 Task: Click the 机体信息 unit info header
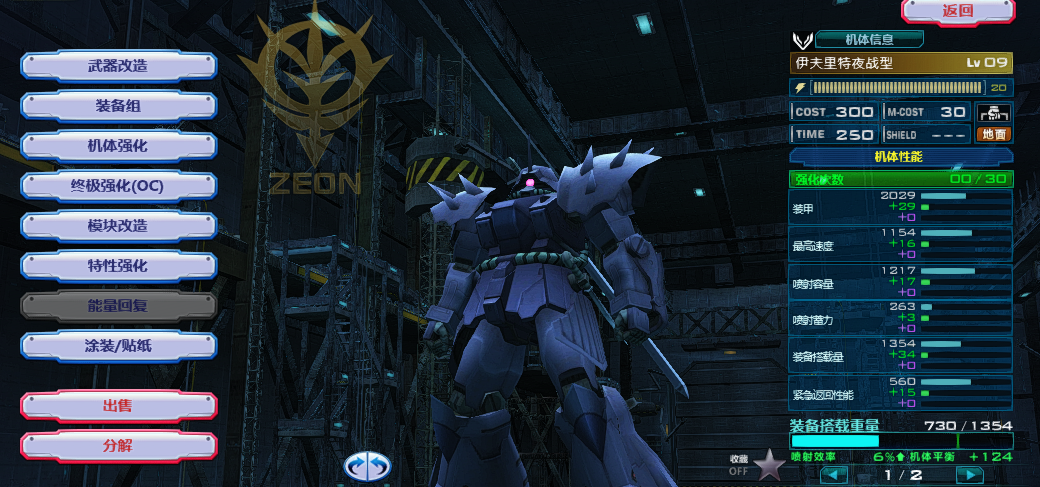coord(869,40)
